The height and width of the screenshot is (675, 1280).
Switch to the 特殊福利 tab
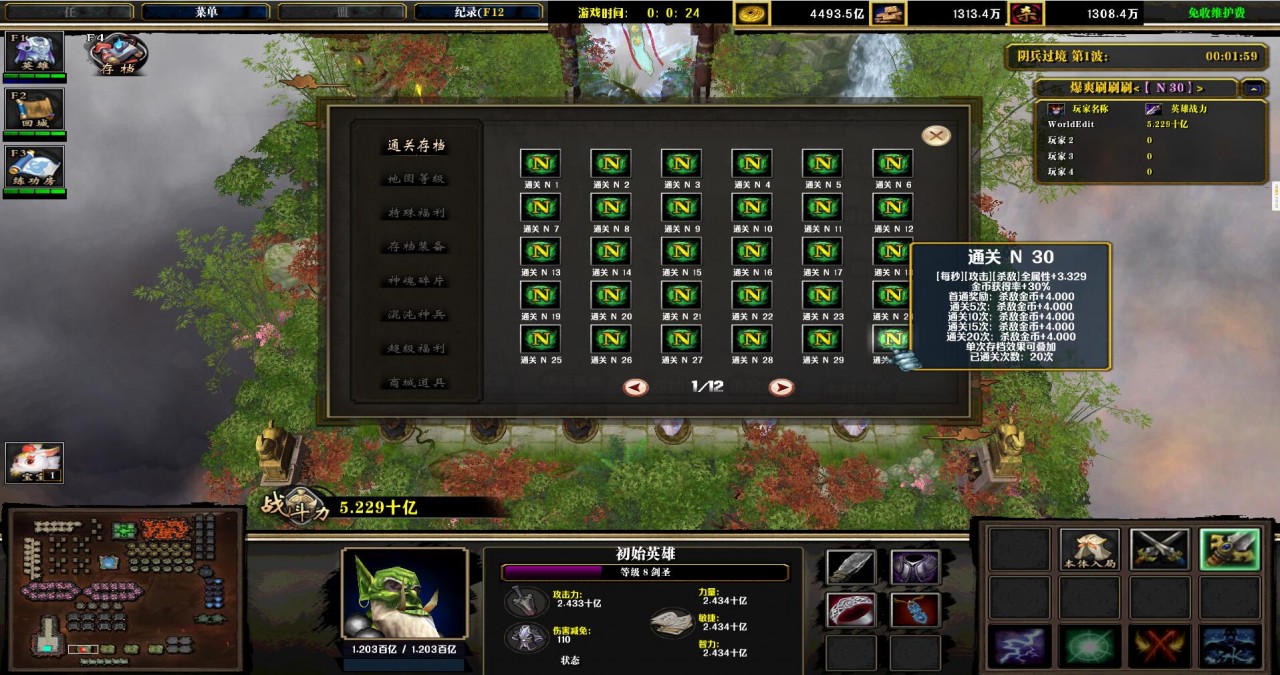pos(416,213)
